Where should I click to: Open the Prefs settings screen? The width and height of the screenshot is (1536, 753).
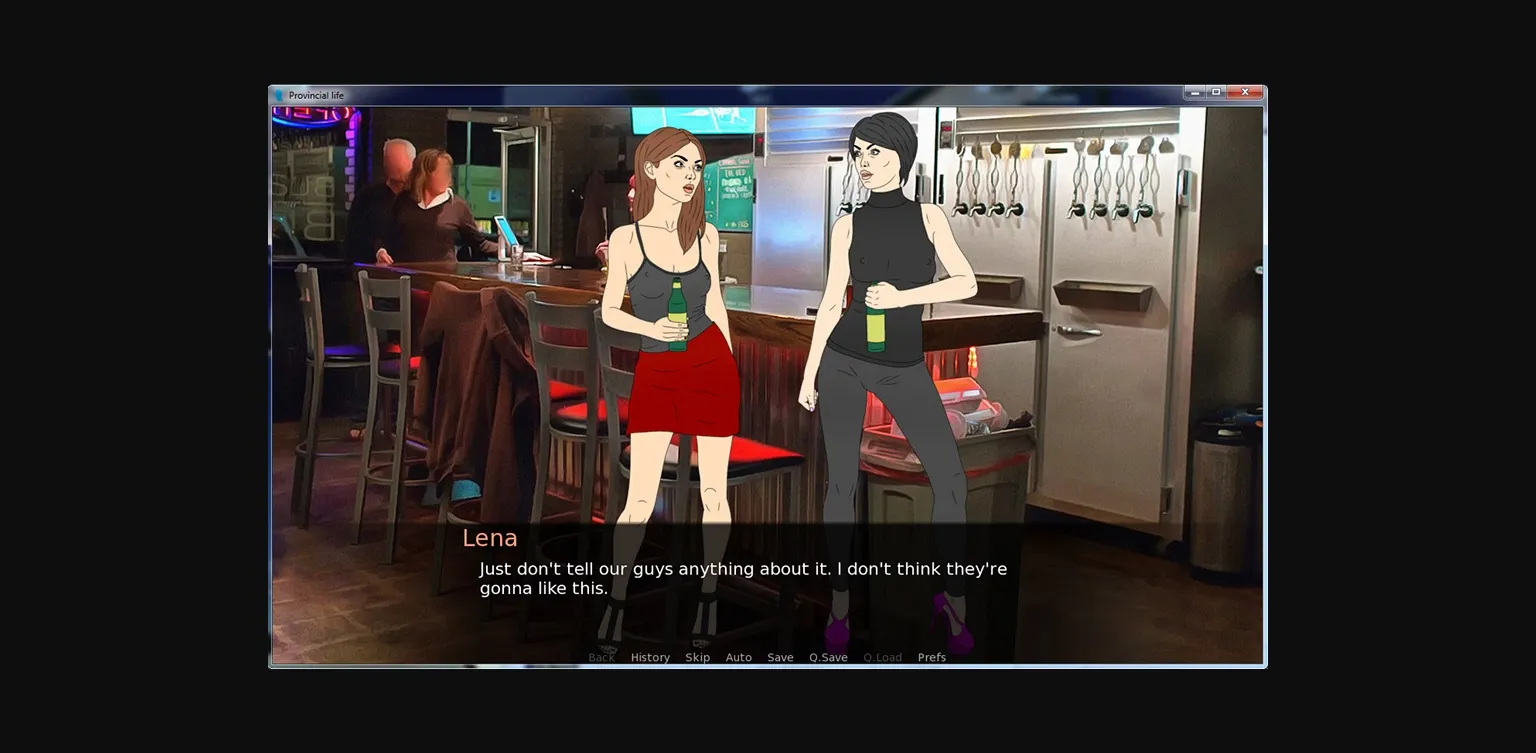[930, 657]
